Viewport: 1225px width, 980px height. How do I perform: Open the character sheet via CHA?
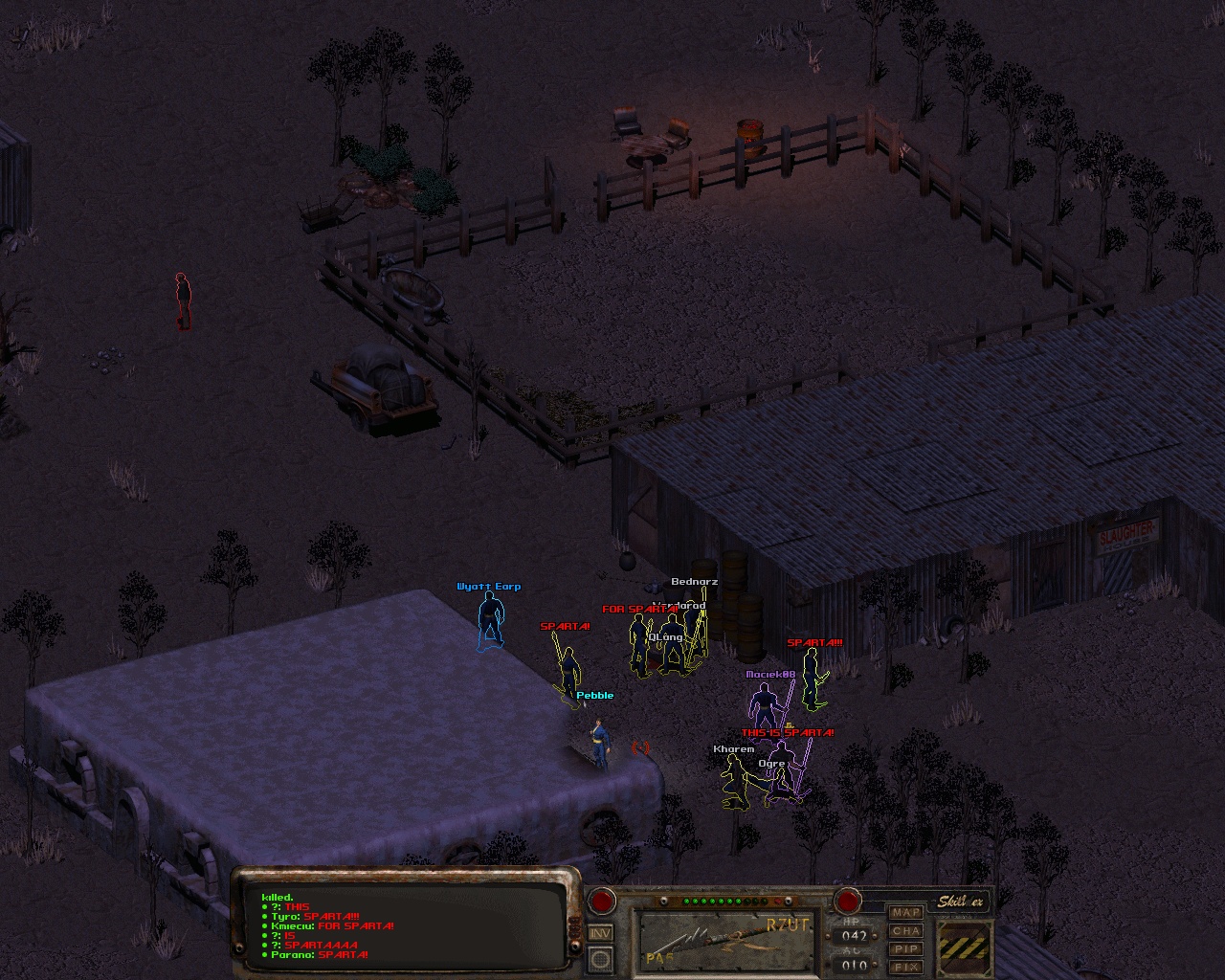[x=905, y=931]
